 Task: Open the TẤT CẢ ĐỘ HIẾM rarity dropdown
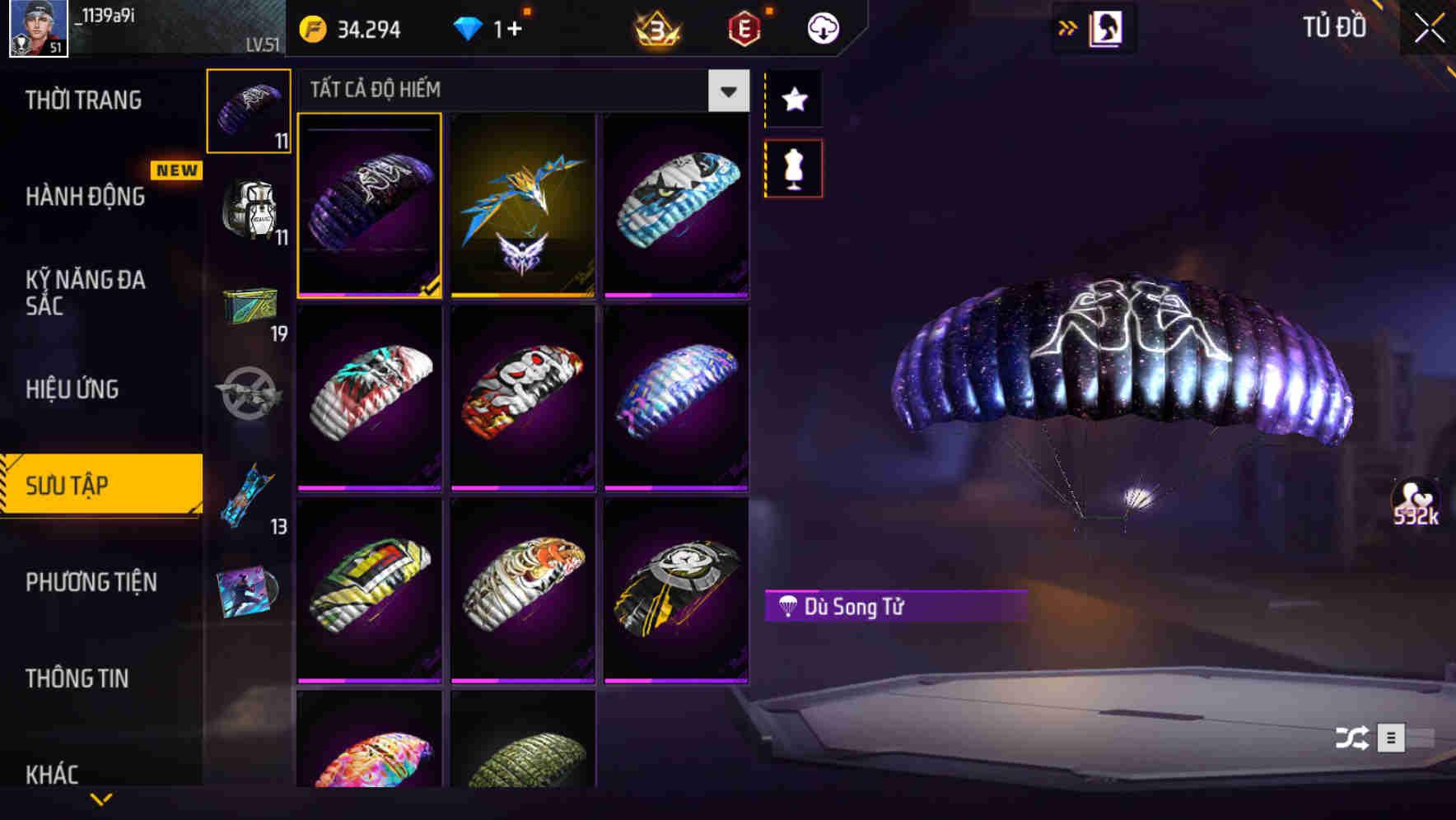click(x=727, y=91)
